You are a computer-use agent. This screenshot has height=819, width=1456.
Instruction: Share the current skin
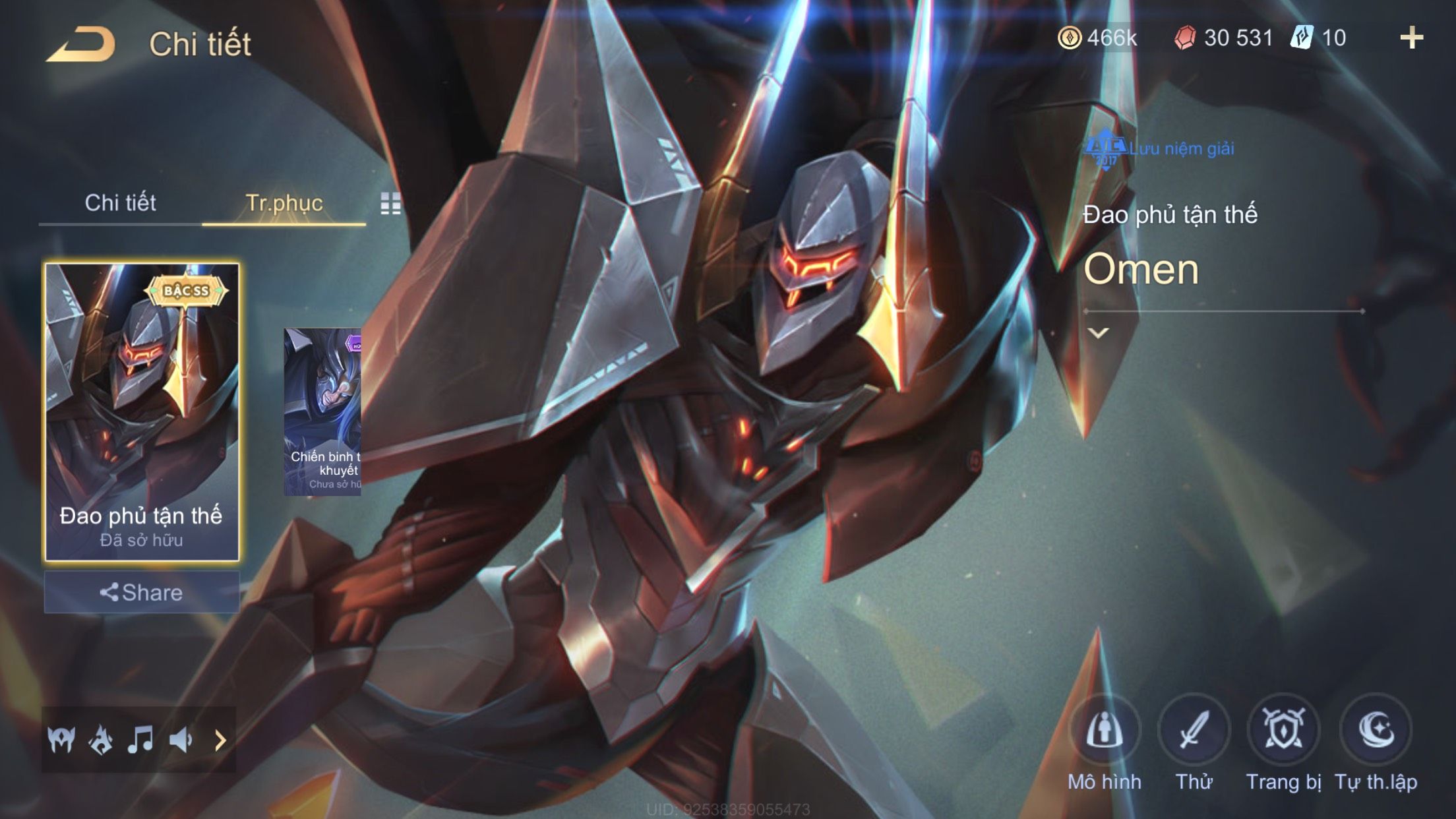click(141, 592)
